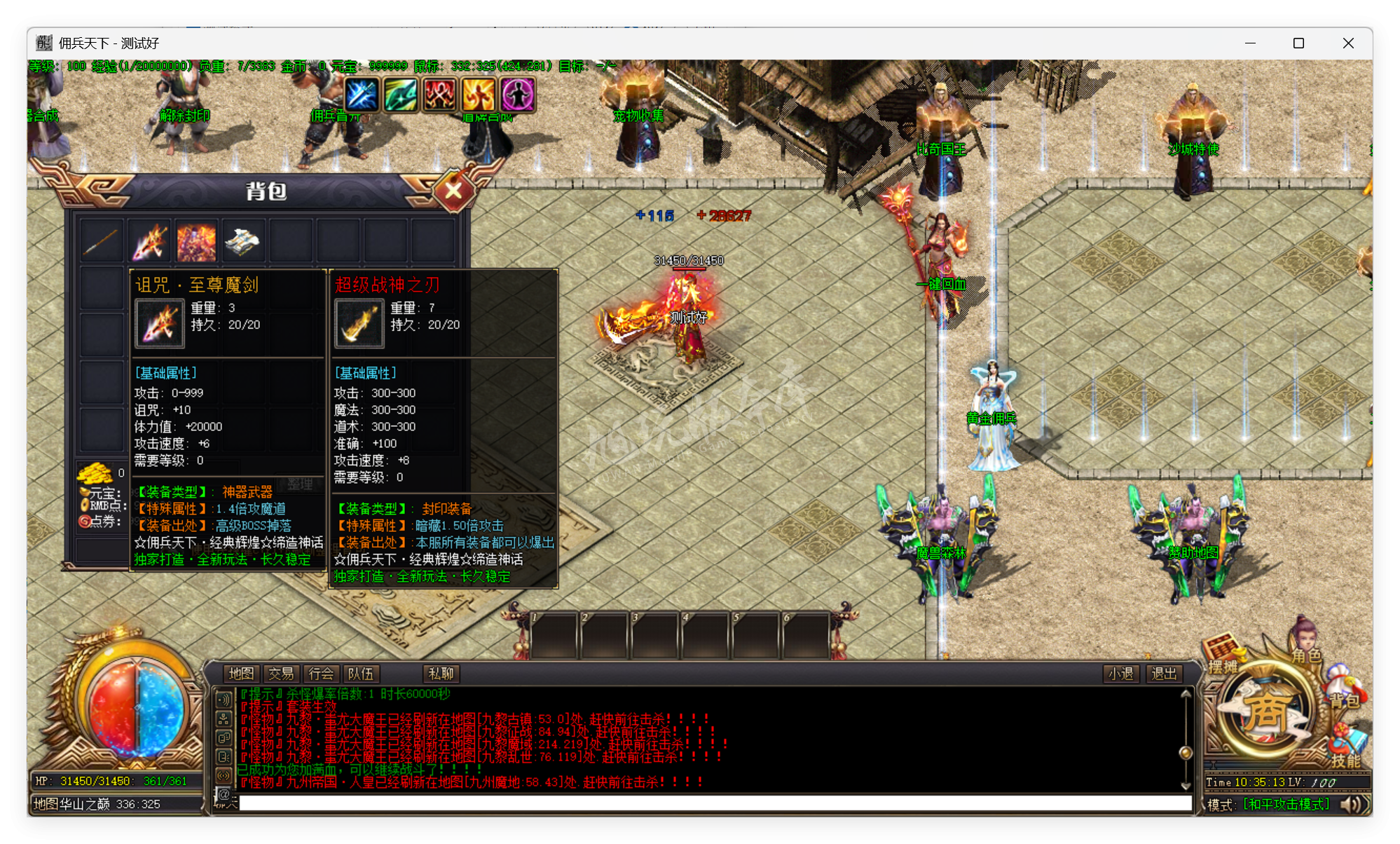Click the broadcast horn icon in chat sidebar
Screen dimensions: 1400x844
(224, 775)
